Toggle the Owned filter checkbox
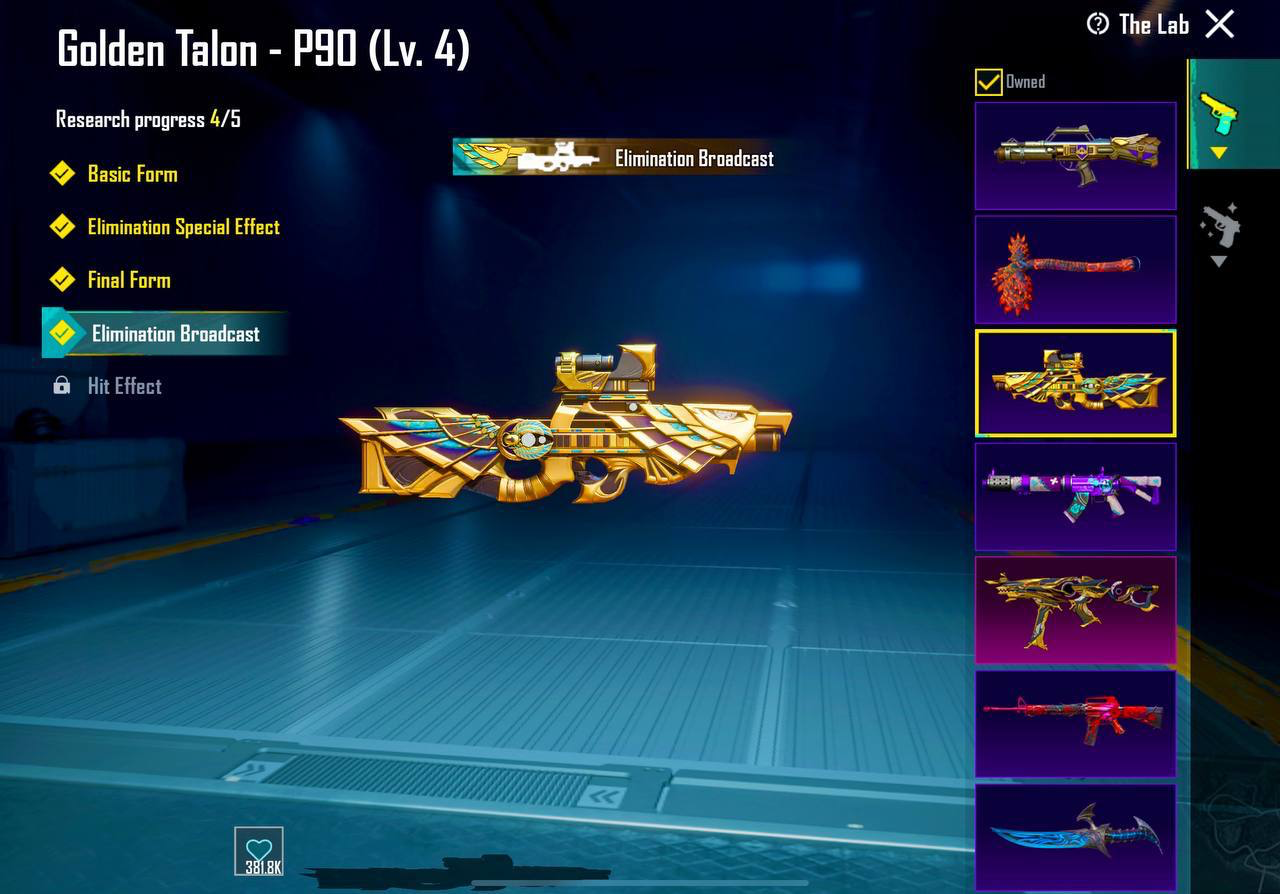The width and height of the screenshot is (1280, 894). click(x=988, y=82)
